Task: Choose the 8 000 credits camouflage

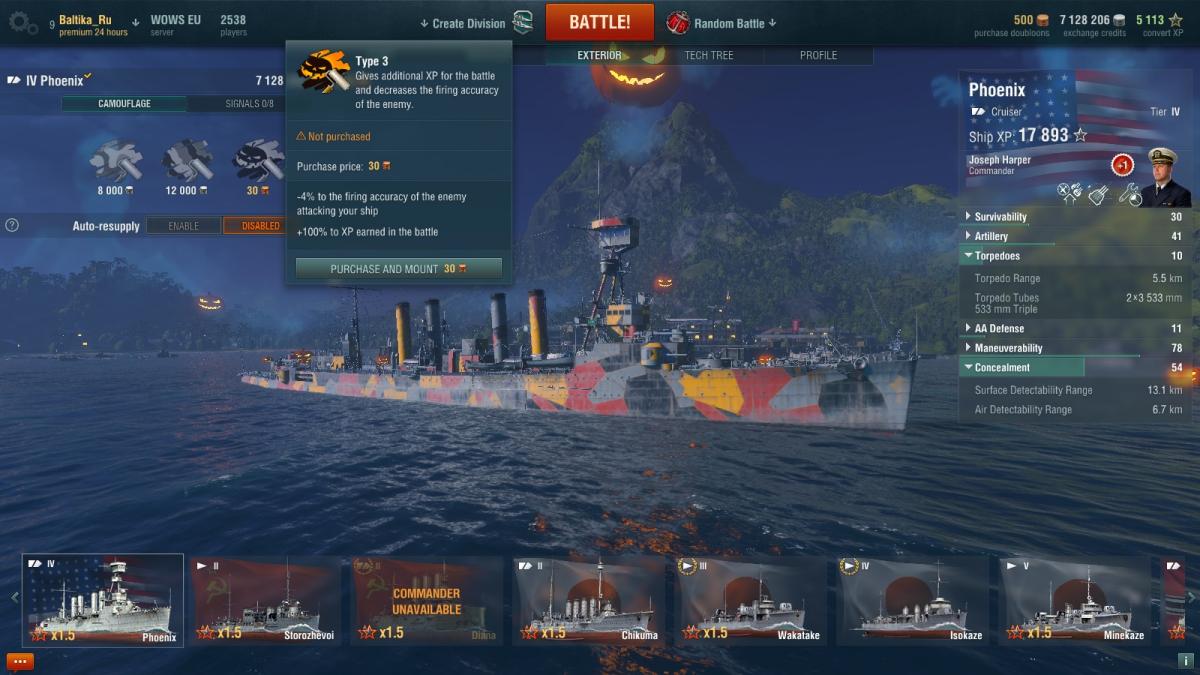Action: point(116,161)
